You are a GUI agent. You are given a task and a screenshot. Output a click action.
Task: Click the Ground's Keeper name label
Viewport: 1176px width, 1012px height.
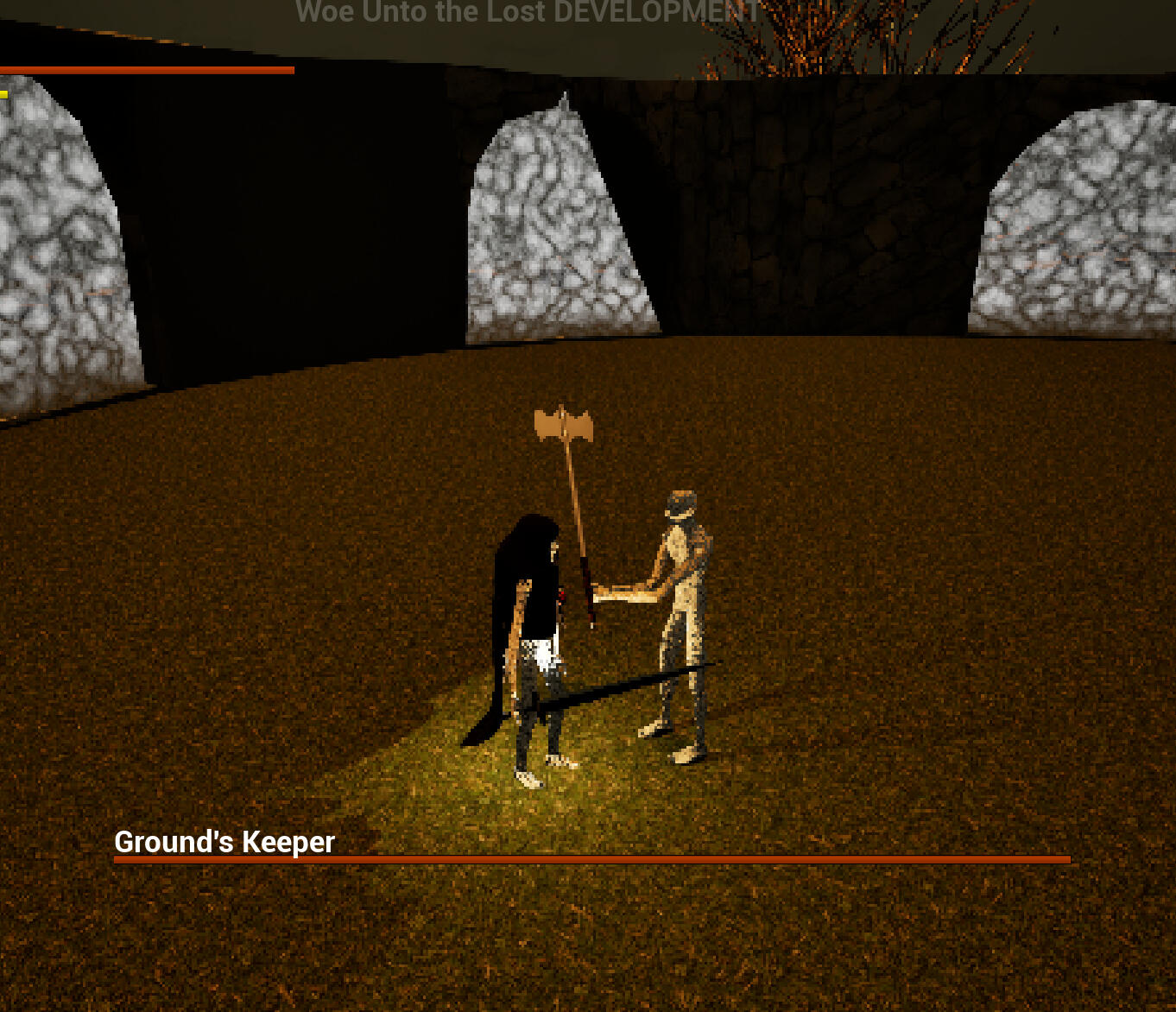[x=224, y=842]
